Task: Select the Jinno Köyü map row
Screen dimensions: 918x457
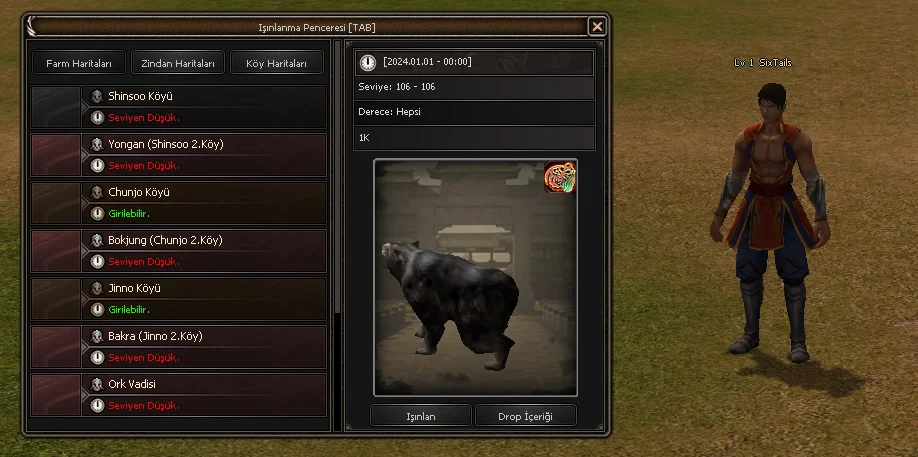Action: tap(180, 298)
